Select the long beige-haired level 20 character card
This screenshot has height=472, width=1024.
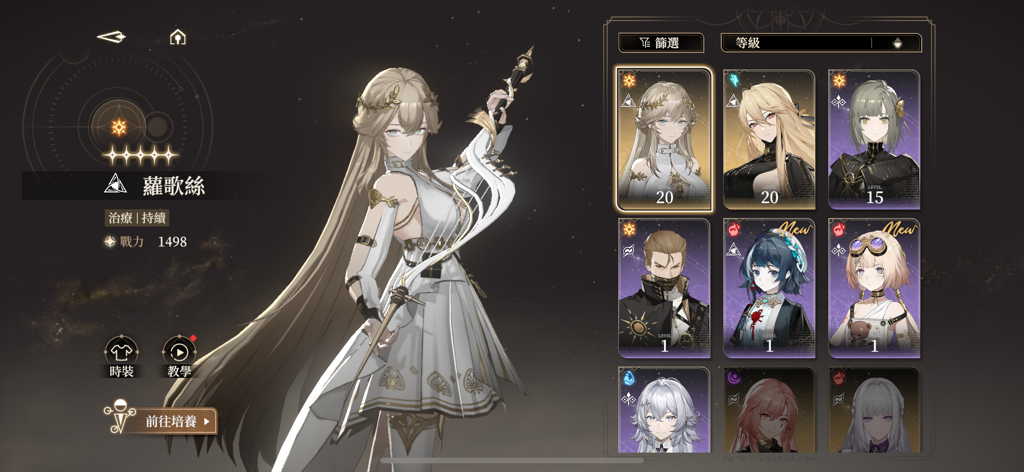664,138
